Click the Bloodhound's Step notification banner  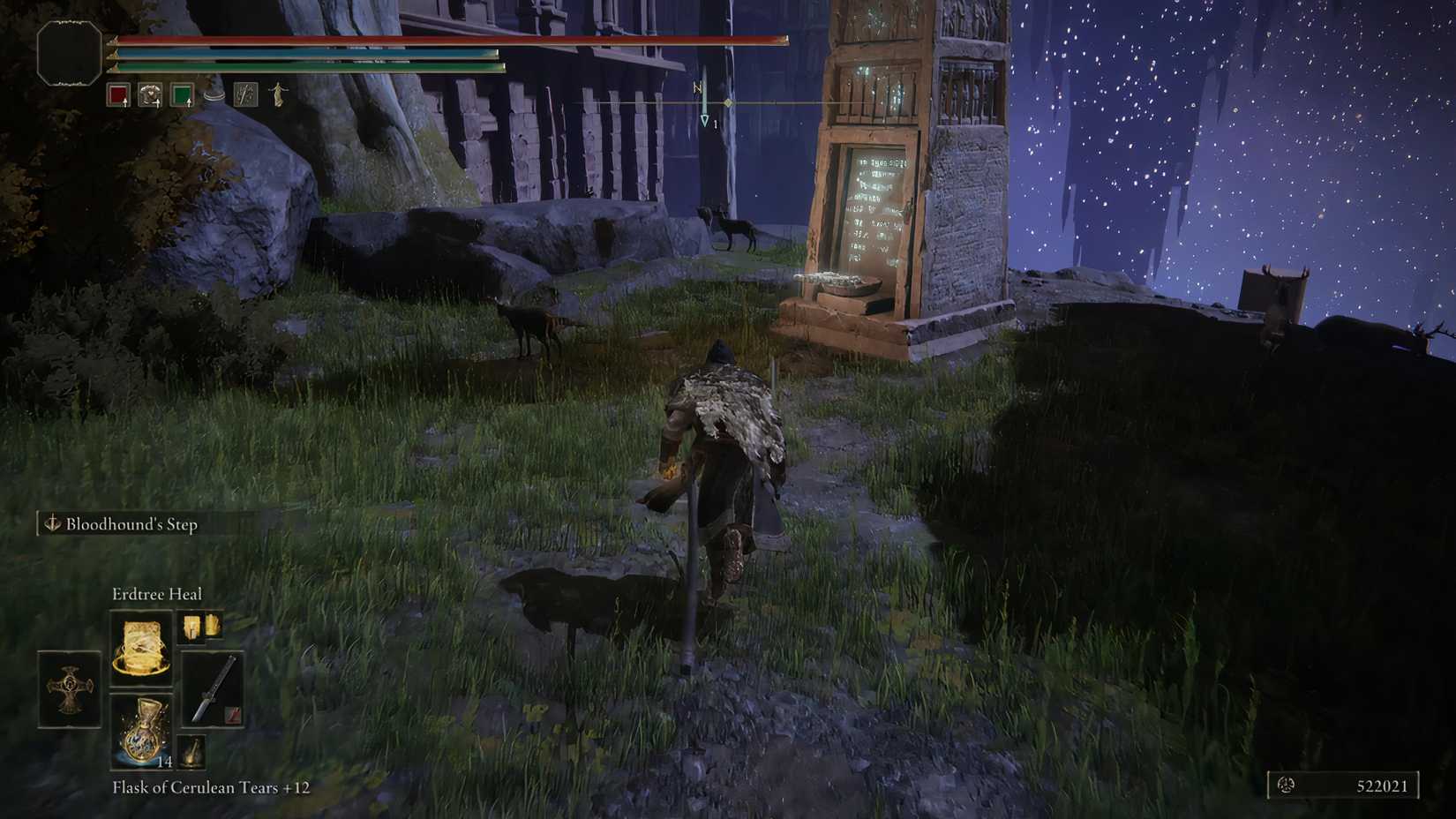[x=132, y=523]
